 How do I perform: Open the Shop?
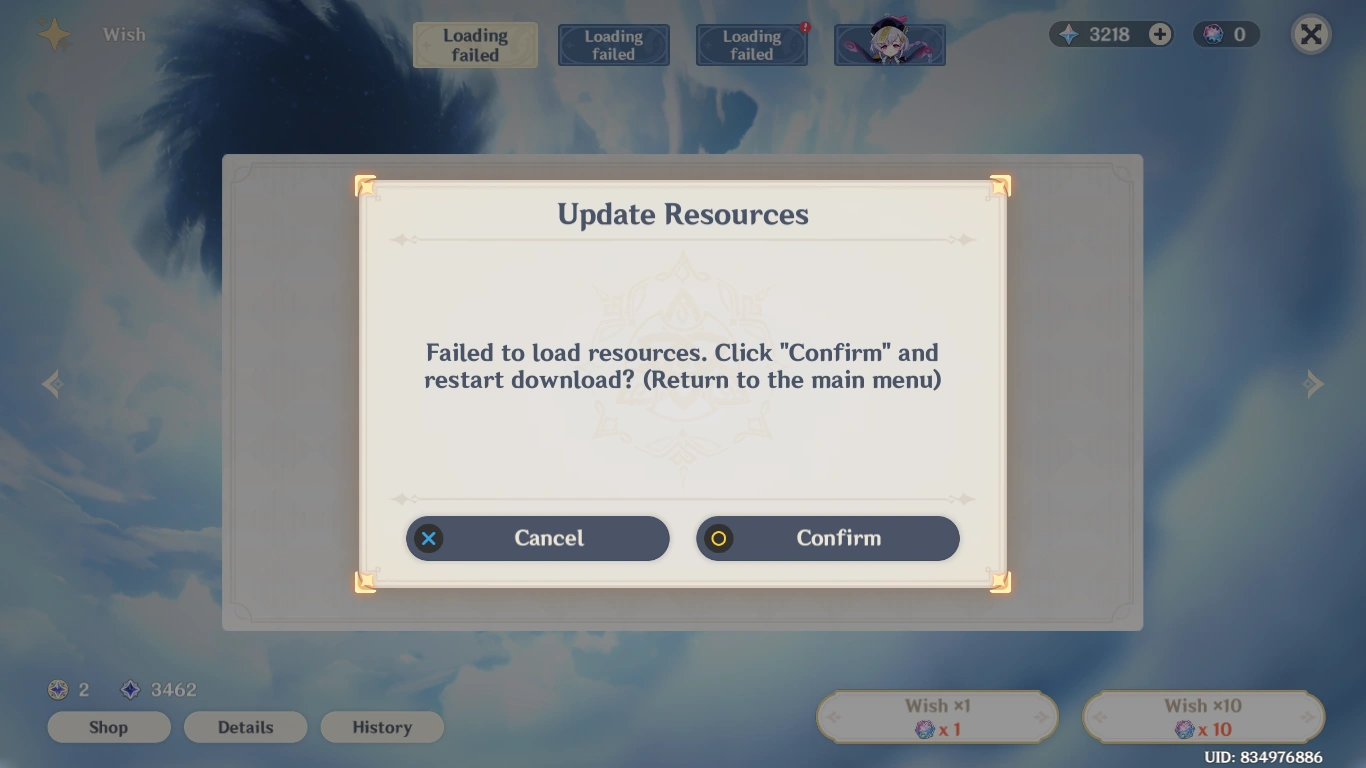[108, 727]
